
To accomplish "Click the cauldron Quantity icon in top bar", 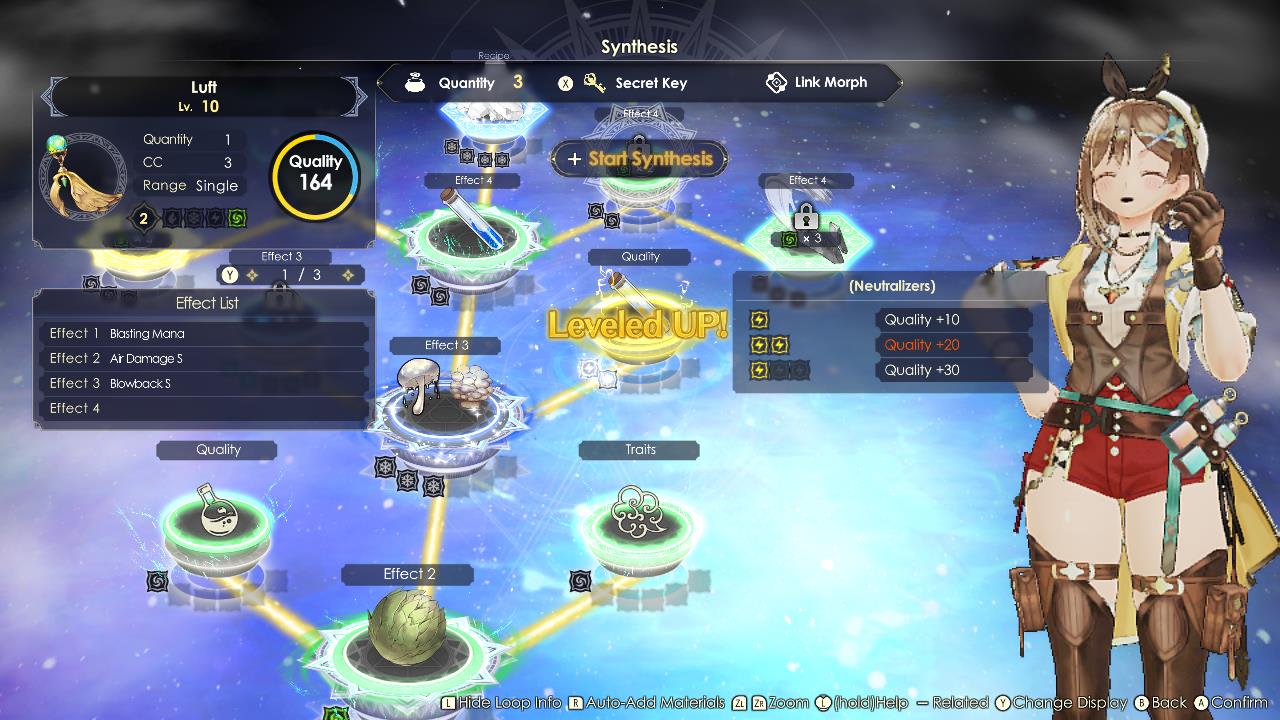I will [414, 83].
